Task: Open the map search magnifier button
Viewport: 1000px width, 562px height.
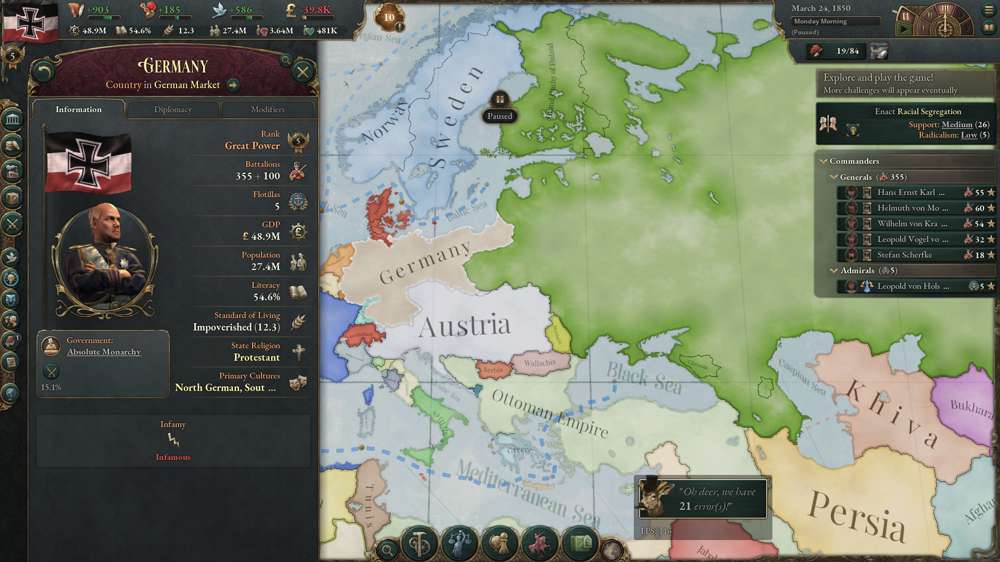Action: click(x=387, y=548)
